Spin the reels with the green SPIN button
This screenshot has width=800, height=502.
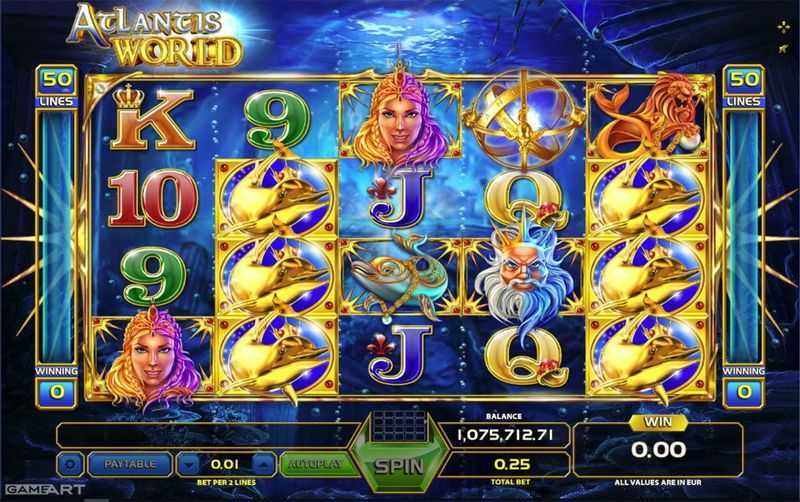tap(400, 465)
